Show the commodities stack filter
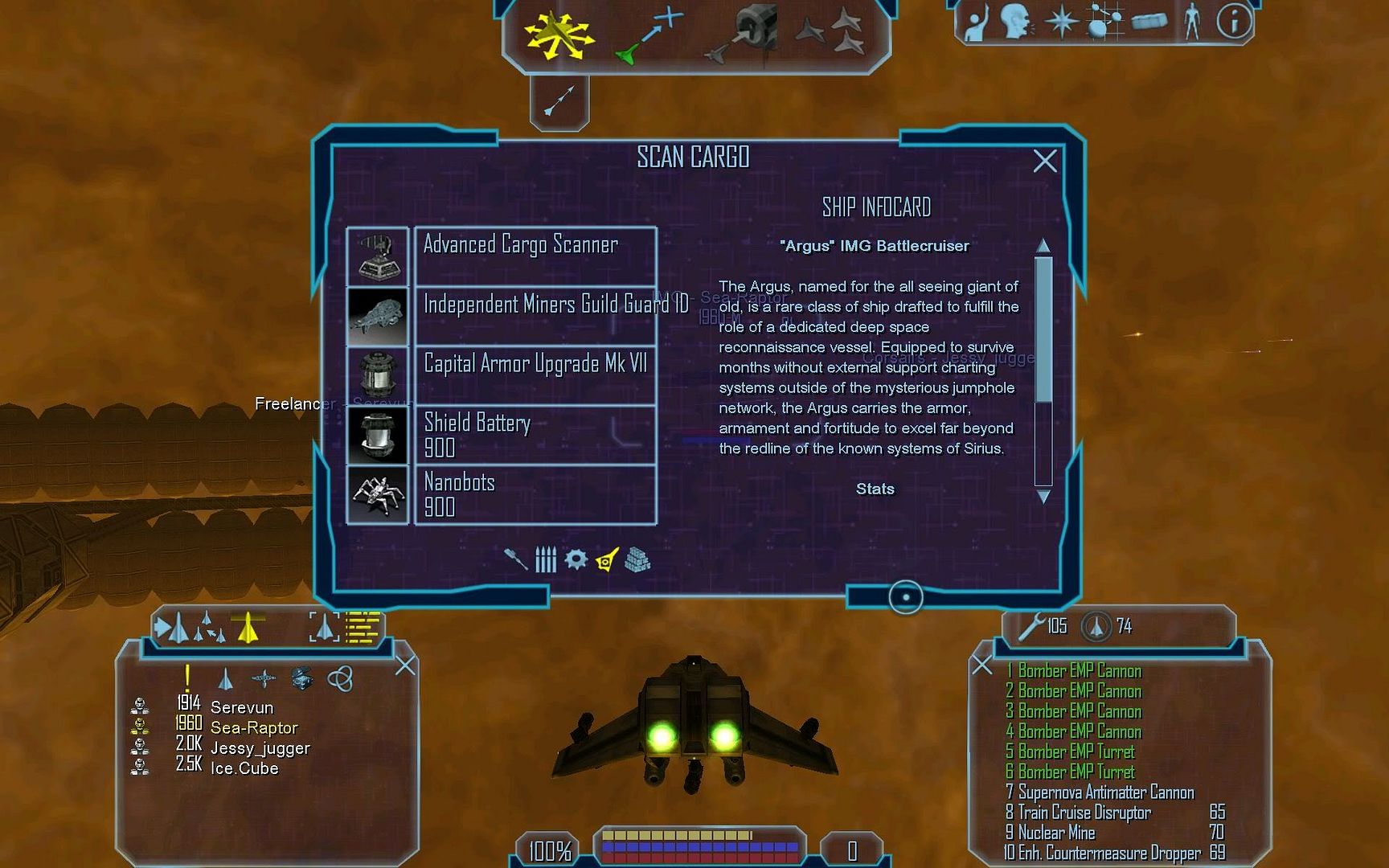The image size is (1389, 868). 637,559
